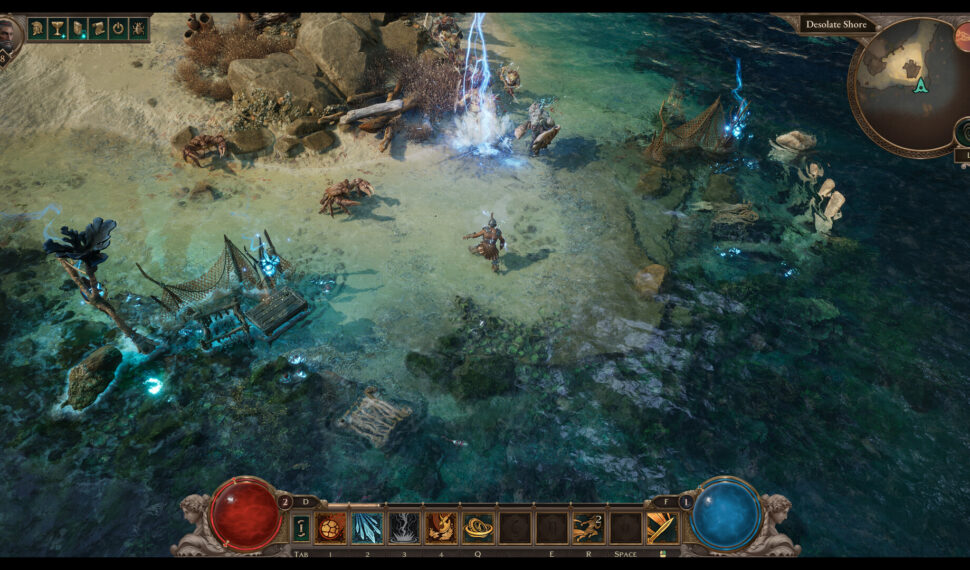Select the cracked orb skill slot
The width and height of the screenshot is (970, 570).
coord(330,527)
